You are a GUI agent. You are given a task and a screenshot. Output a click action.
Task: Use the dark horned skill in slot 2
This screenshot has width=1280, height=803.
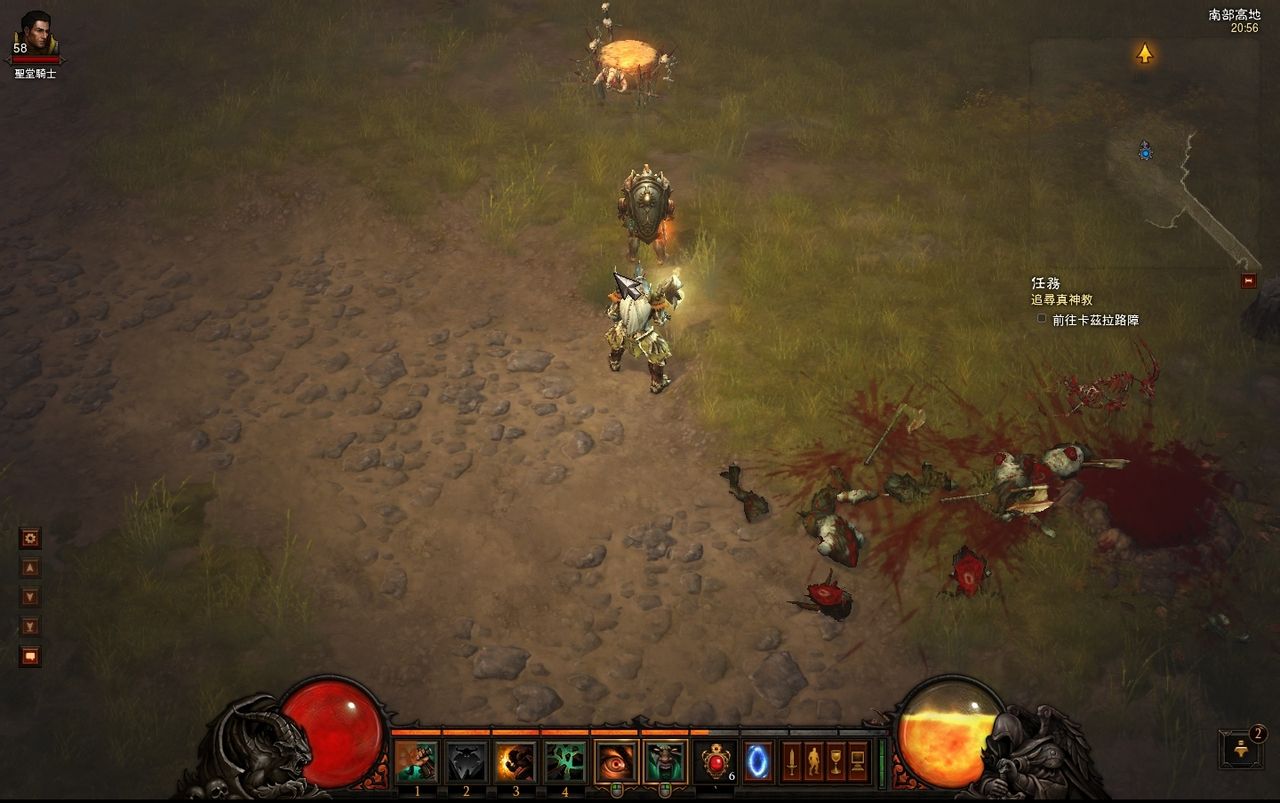click(x=466, y=762)
